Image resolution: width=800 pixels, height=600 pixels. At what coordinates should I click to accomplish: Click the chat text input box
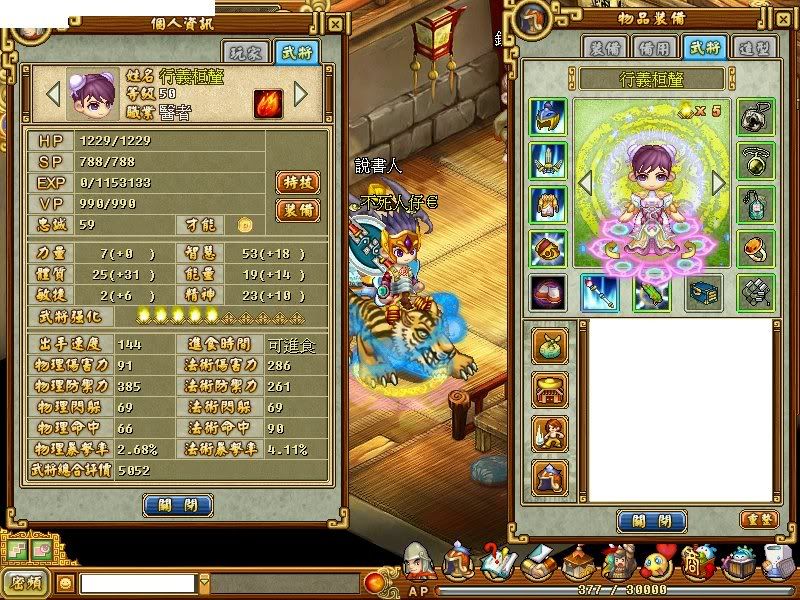click(x=138, y=582)
